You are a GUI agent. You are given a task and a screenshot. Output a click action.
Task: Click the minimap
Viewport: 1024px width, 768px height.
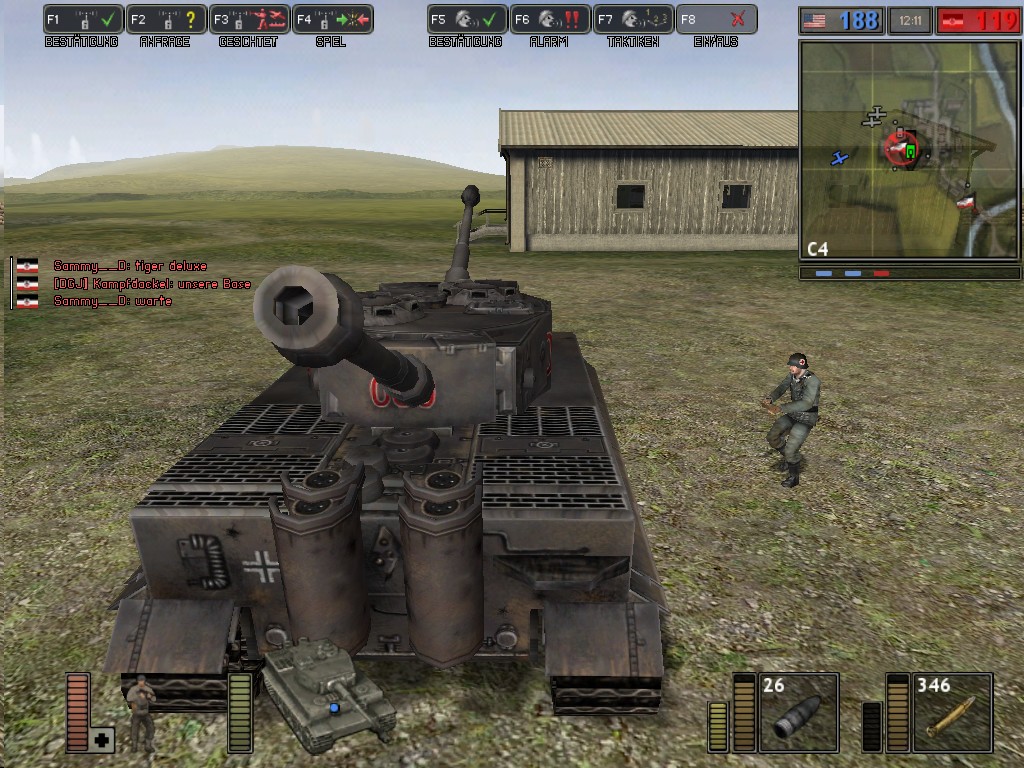point(909,150)
